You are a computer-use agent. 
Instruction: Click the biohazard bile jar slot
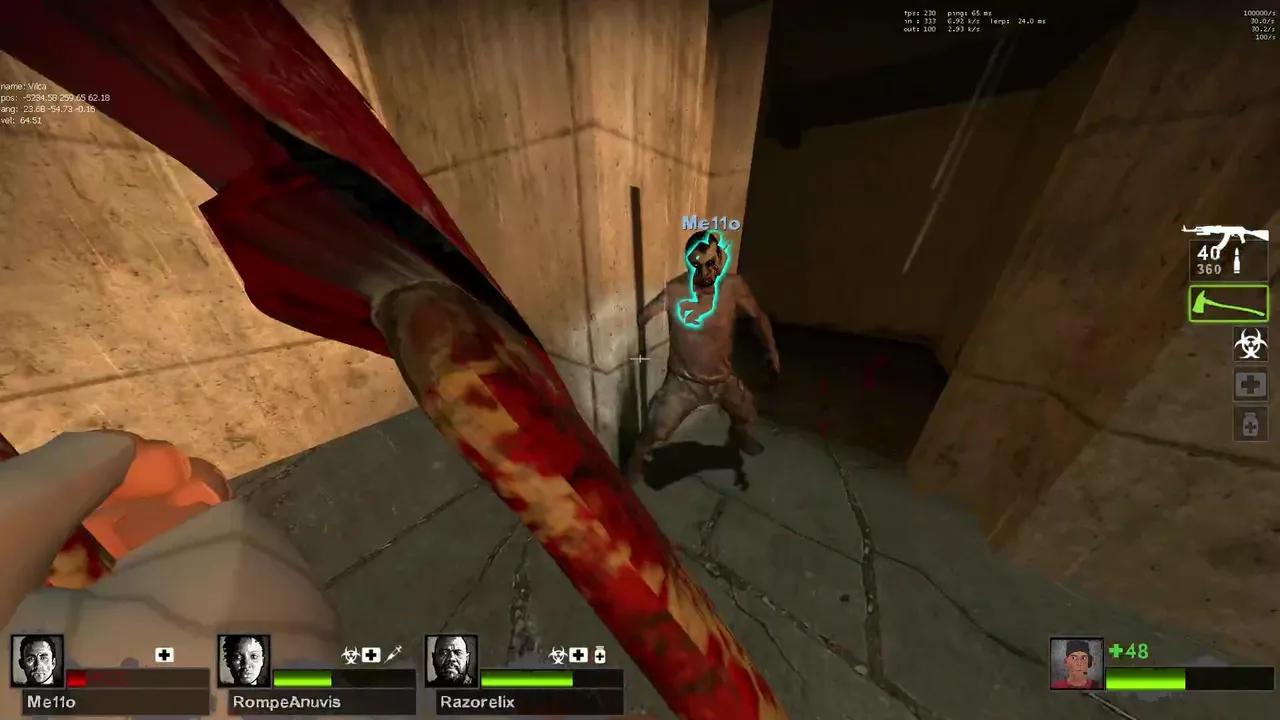[1250, 344]
